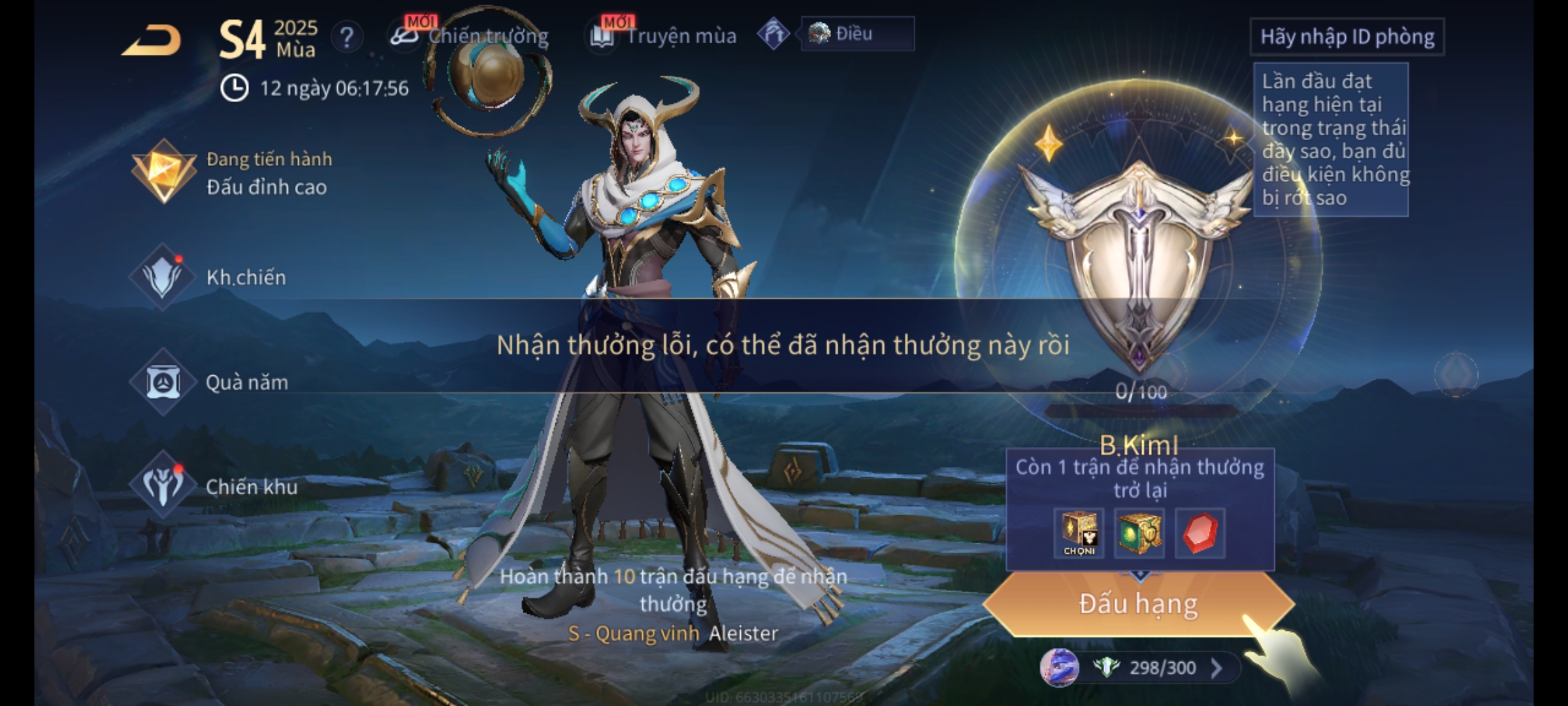
Task: Select the golden CHỌN chest reward
Action: pyautogui.click(x=1079, y=533)
